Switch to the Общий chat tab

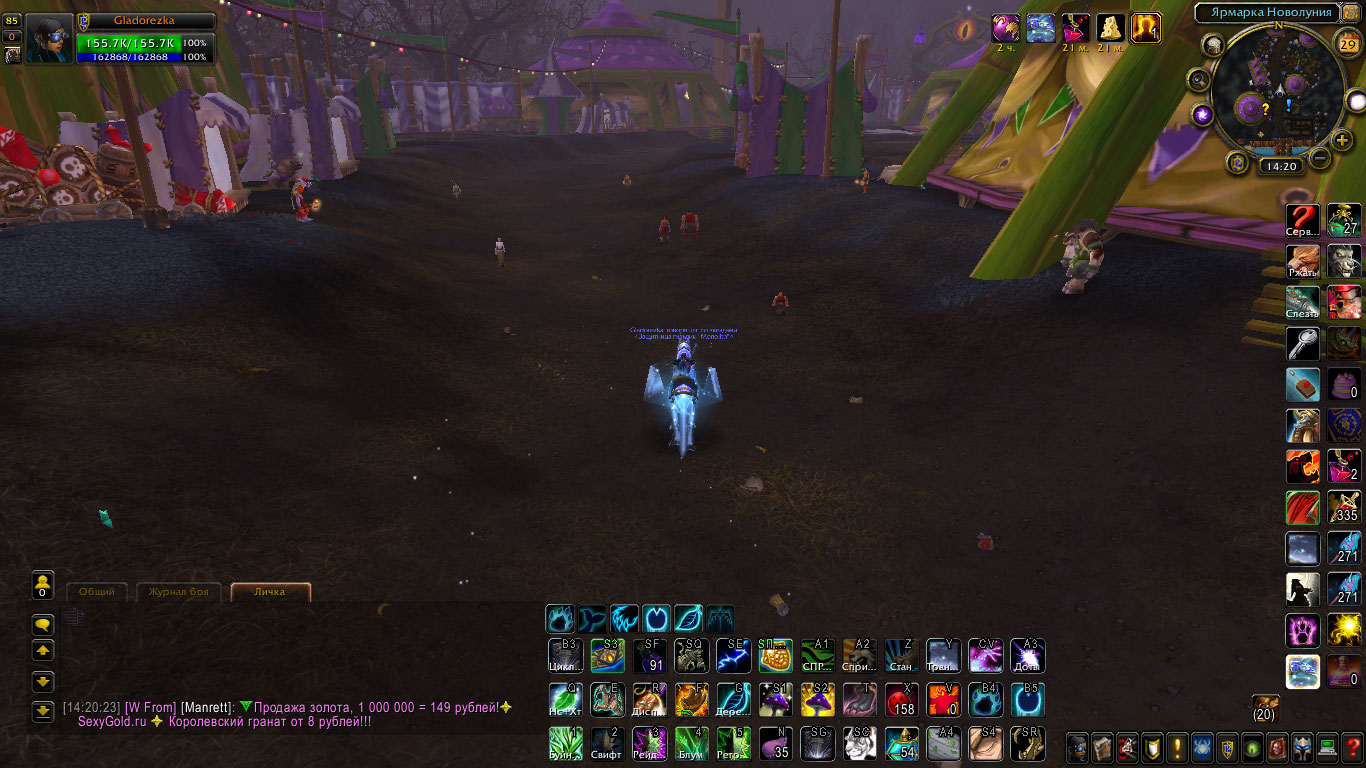[97, 592]
